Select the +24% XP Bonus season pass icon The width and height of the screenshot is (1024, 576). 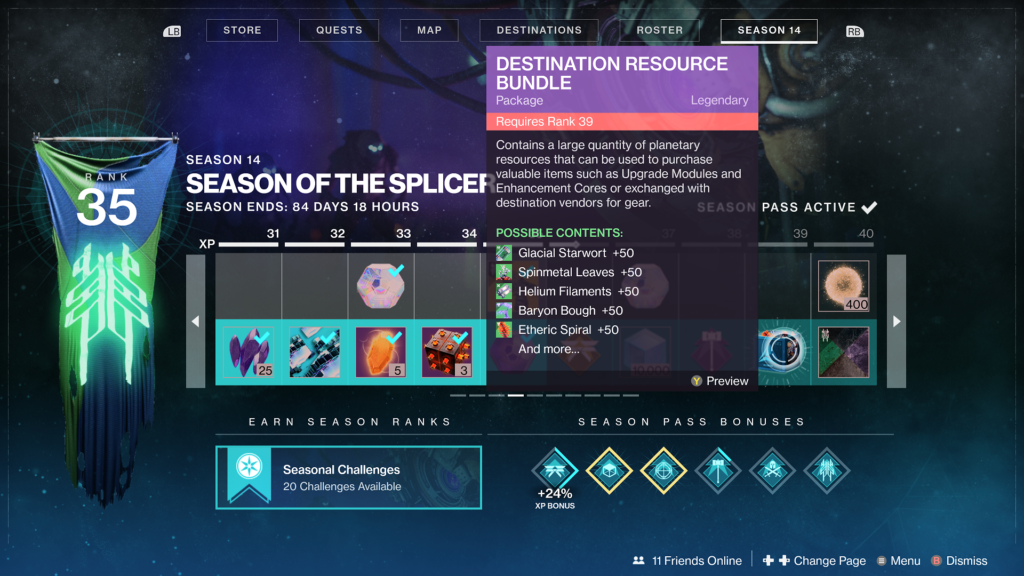[554, 468]
